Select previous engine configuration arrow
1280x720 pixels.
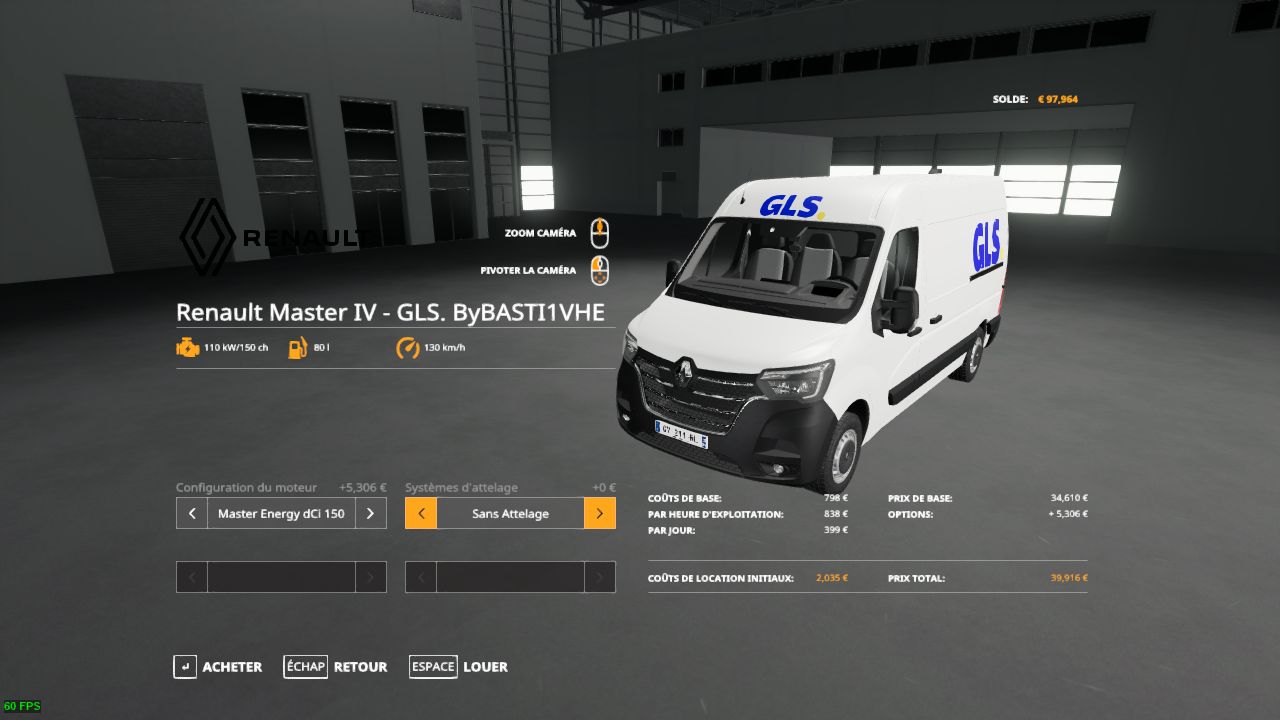pos(192,513)
